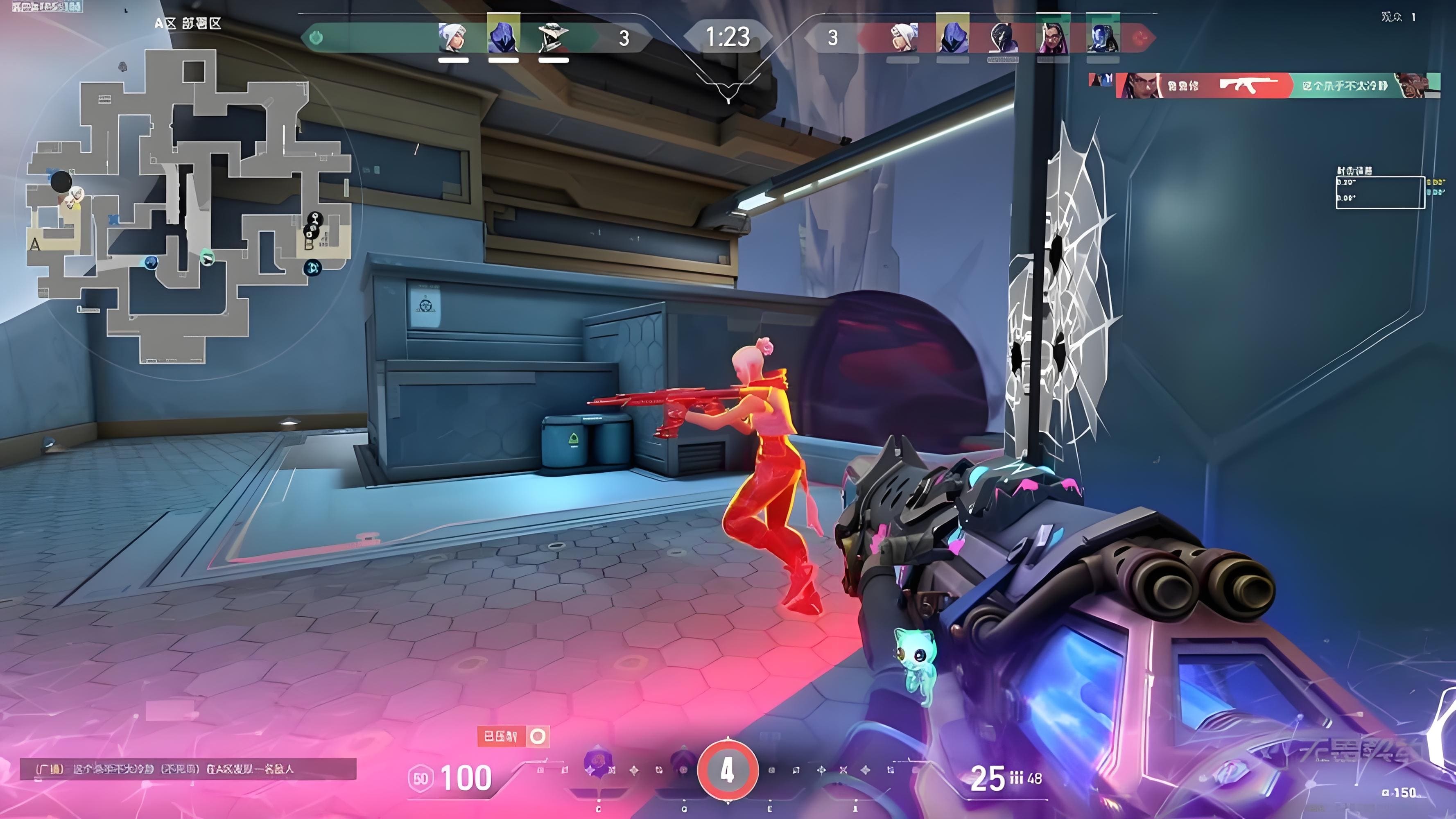Select green team's hooded Omen portrait
This screenshot has width=1456, height=819.
click(503, 35)
